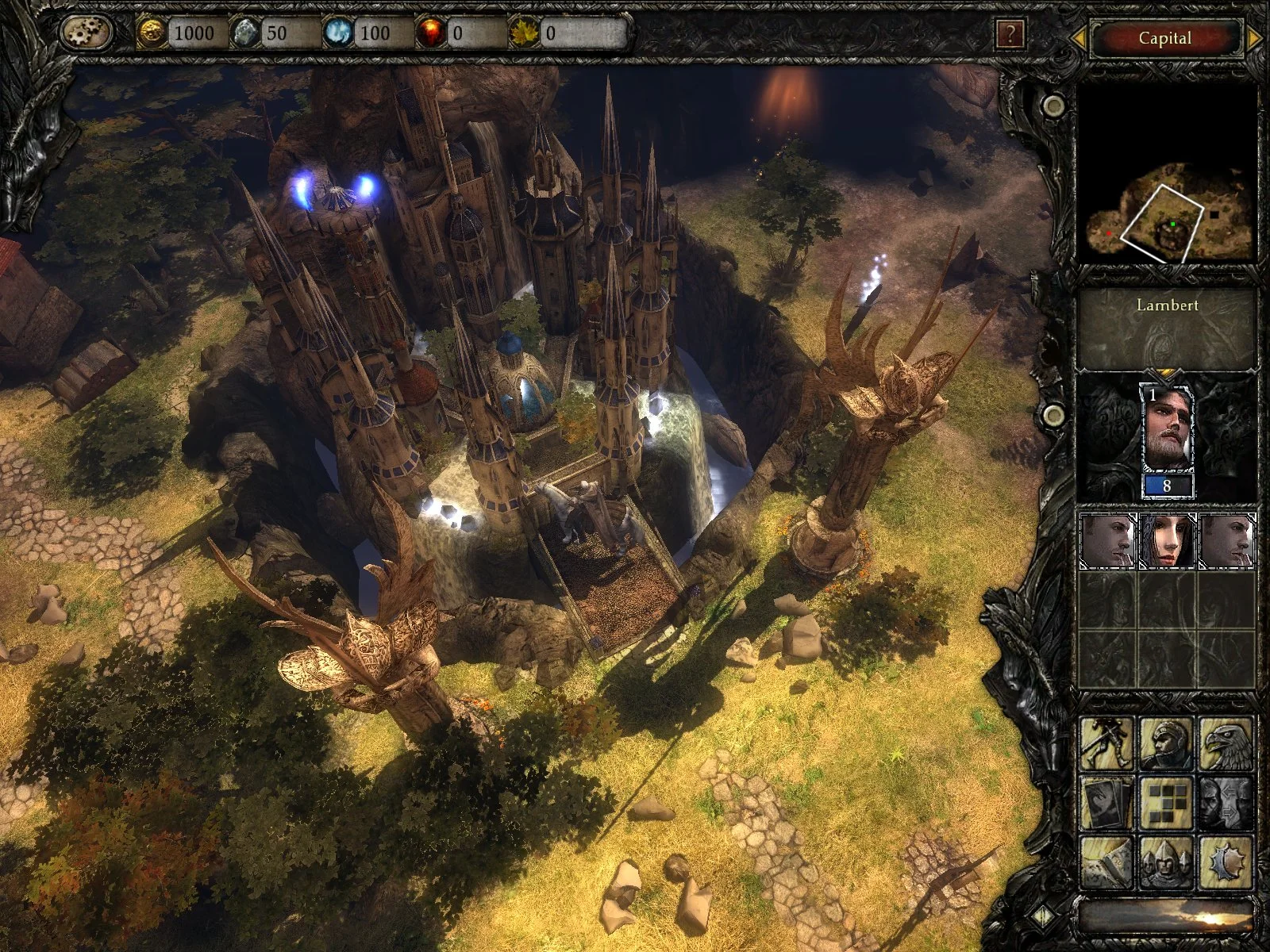Open the square grid formation icon
This screenshot has width=1270, height=952.
[1167, 803]
